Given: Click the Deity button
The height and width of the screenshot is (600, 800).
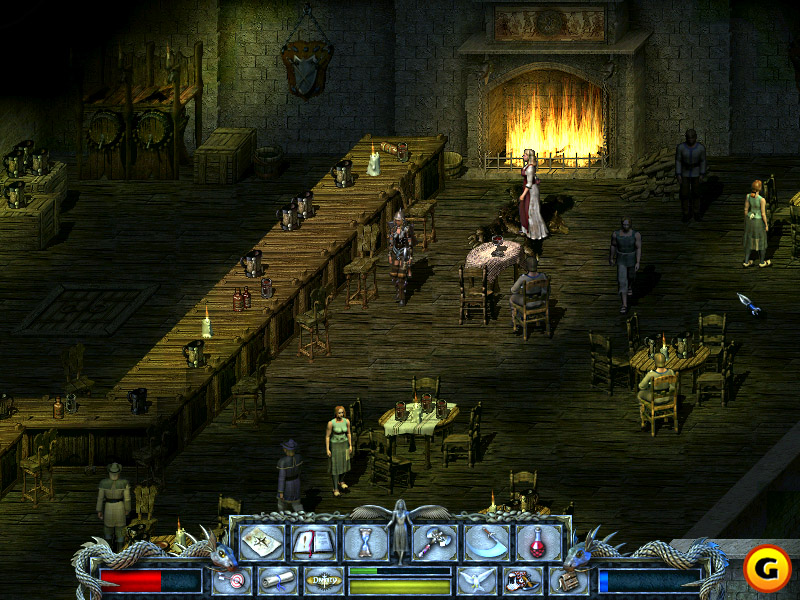Looking at the screenshot, I should point(322,580).
